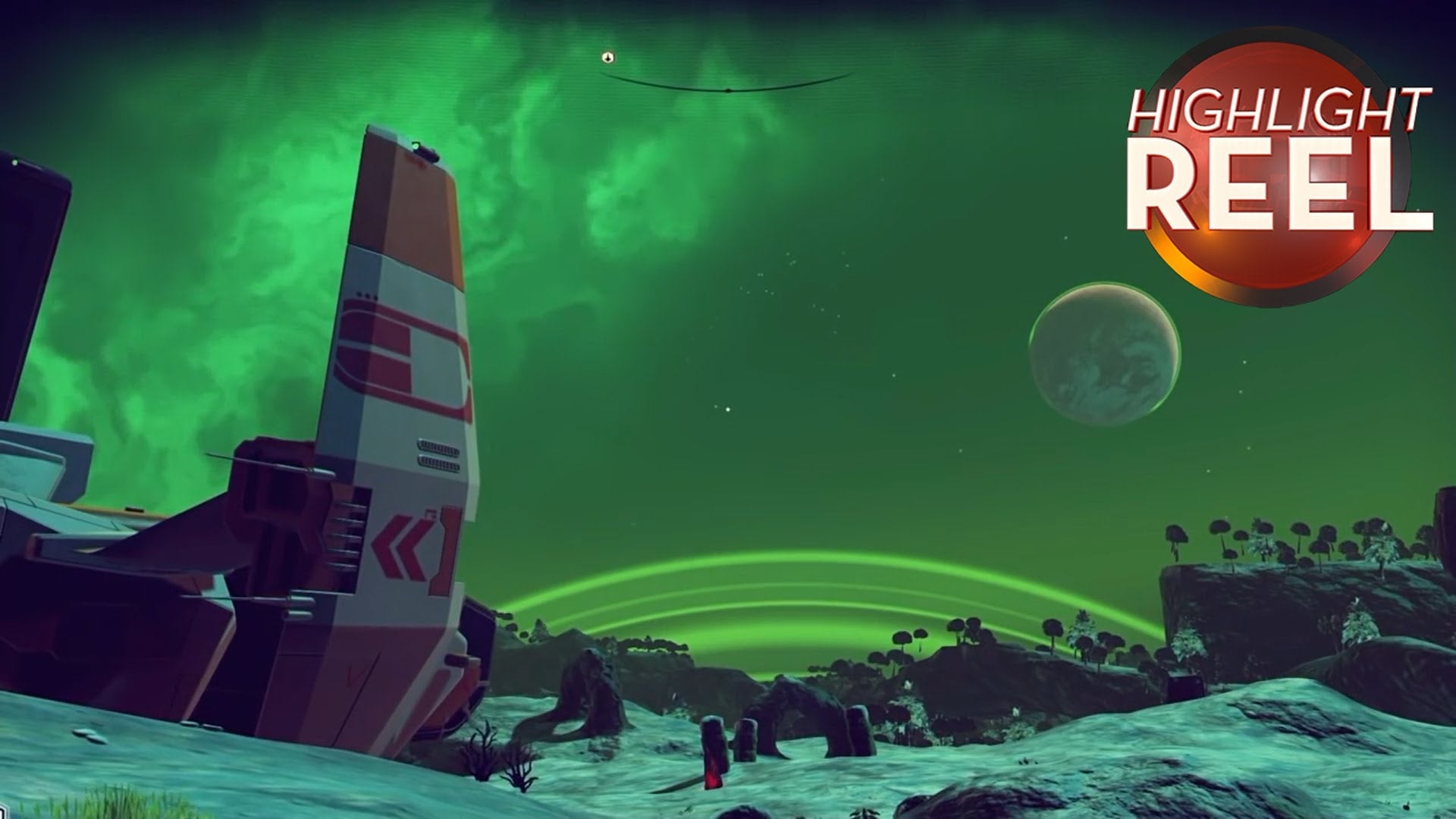
Task: Click the starship marker icon above the compass
Action: pyautogui.click(x=607, y=58)
